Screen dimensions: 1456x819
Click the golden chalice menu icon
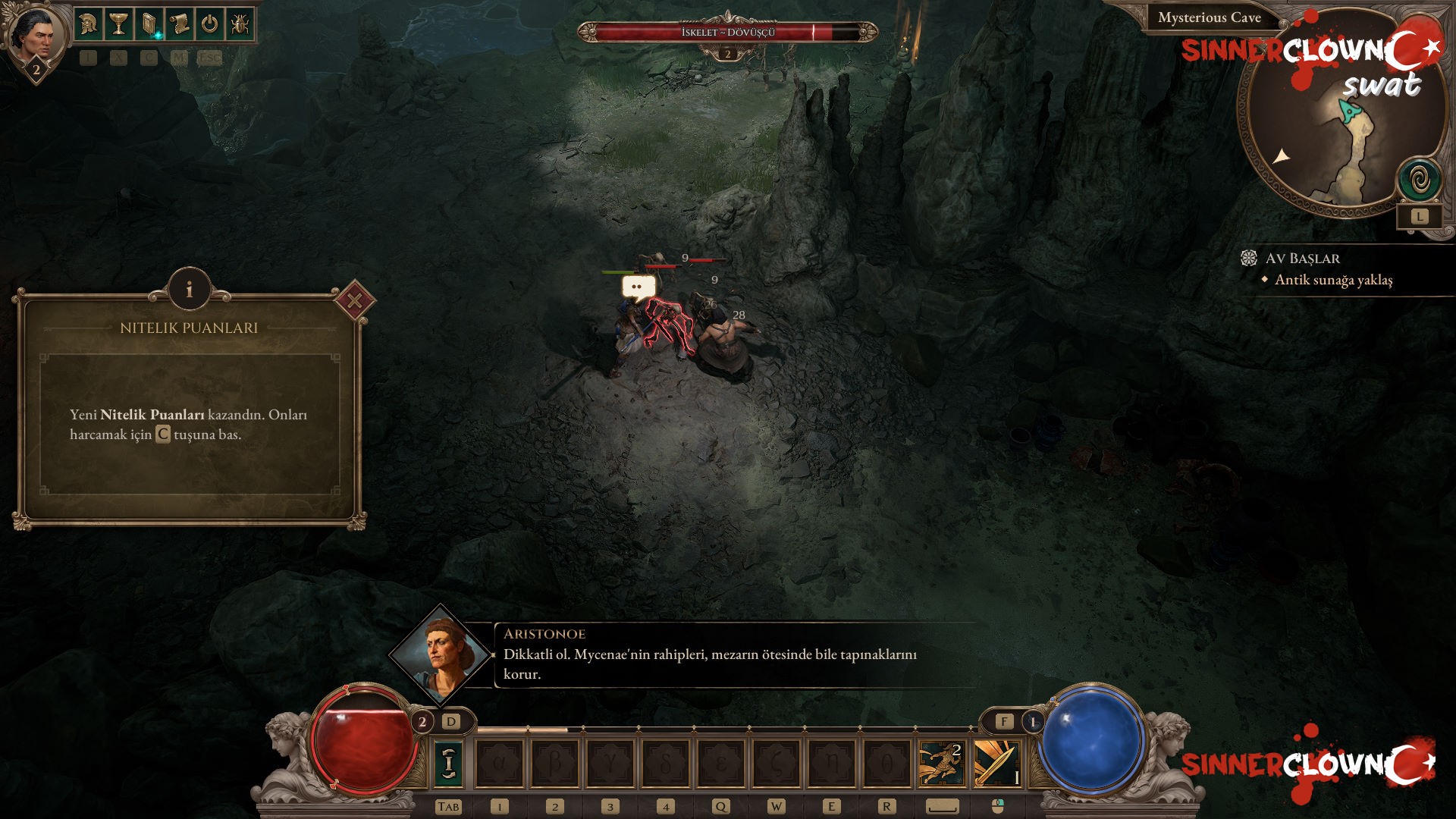pyautogui.click(x=119, y=24)
